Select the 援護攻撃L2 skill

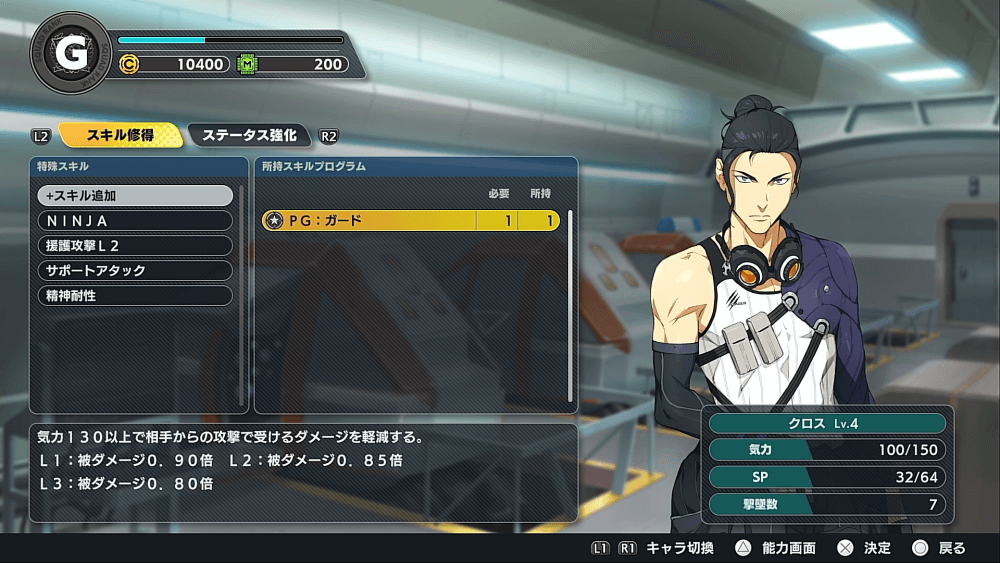click(135, 246)
